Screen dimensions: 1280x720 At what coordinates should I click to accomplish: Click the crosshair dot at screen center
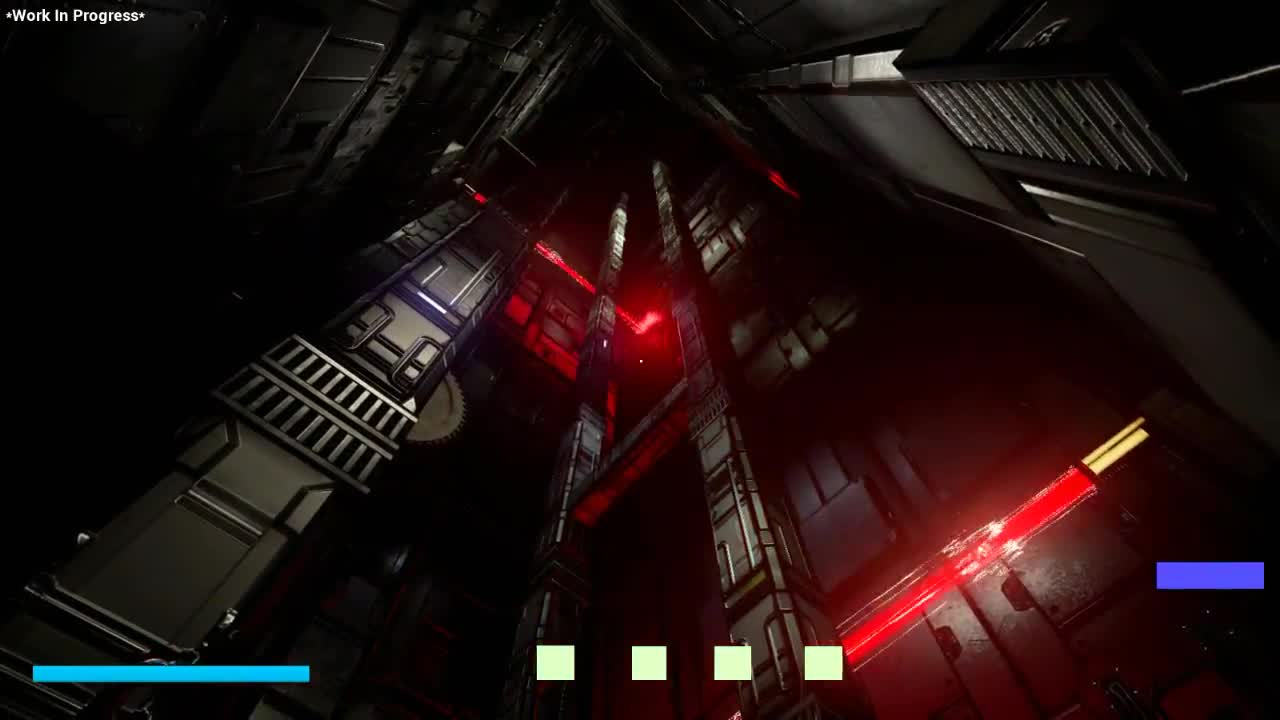tap(640, 360)
